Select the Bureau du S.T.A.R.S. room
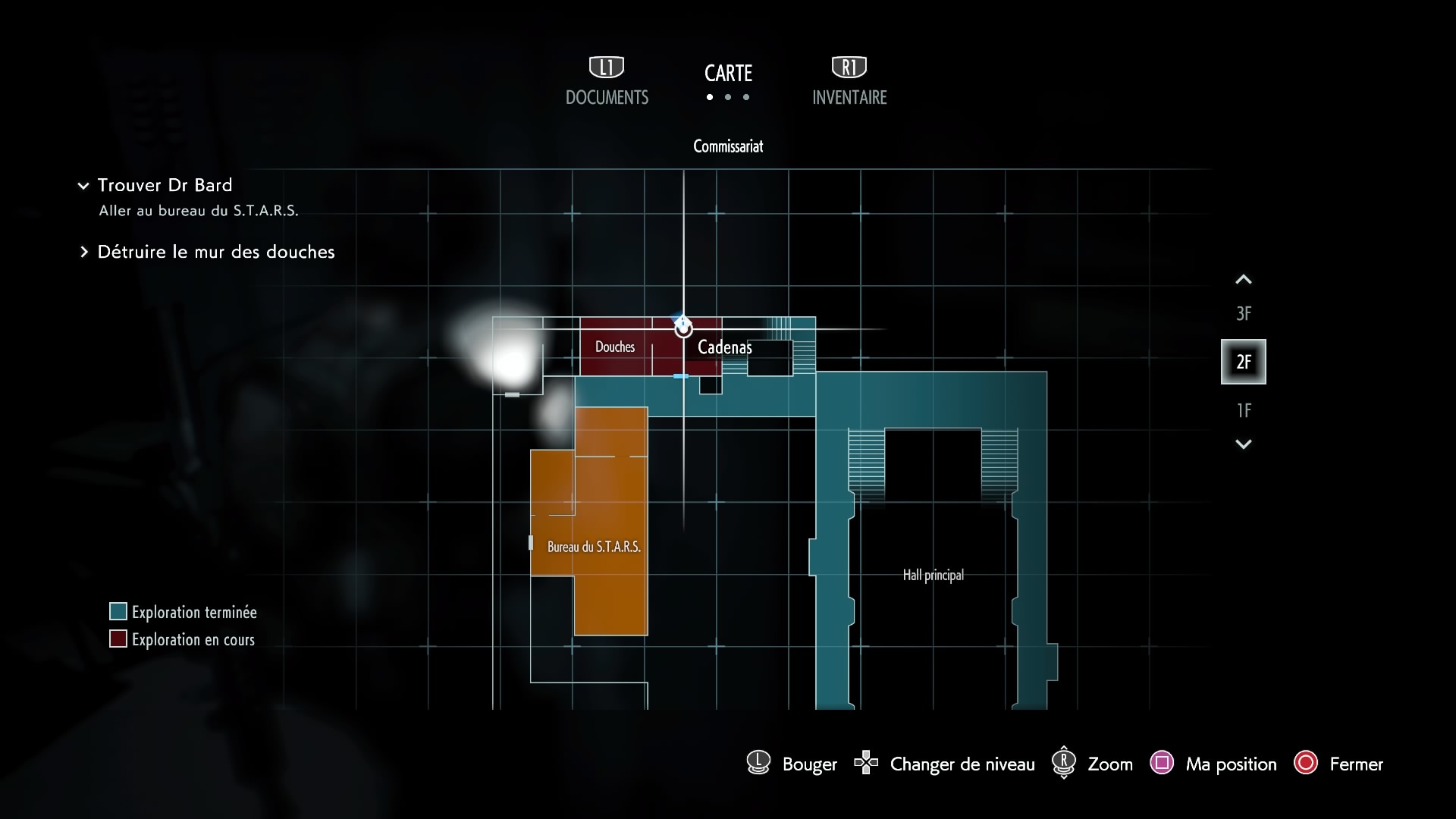This screenshot has width=1456, height=819. (x=594, y=547)
